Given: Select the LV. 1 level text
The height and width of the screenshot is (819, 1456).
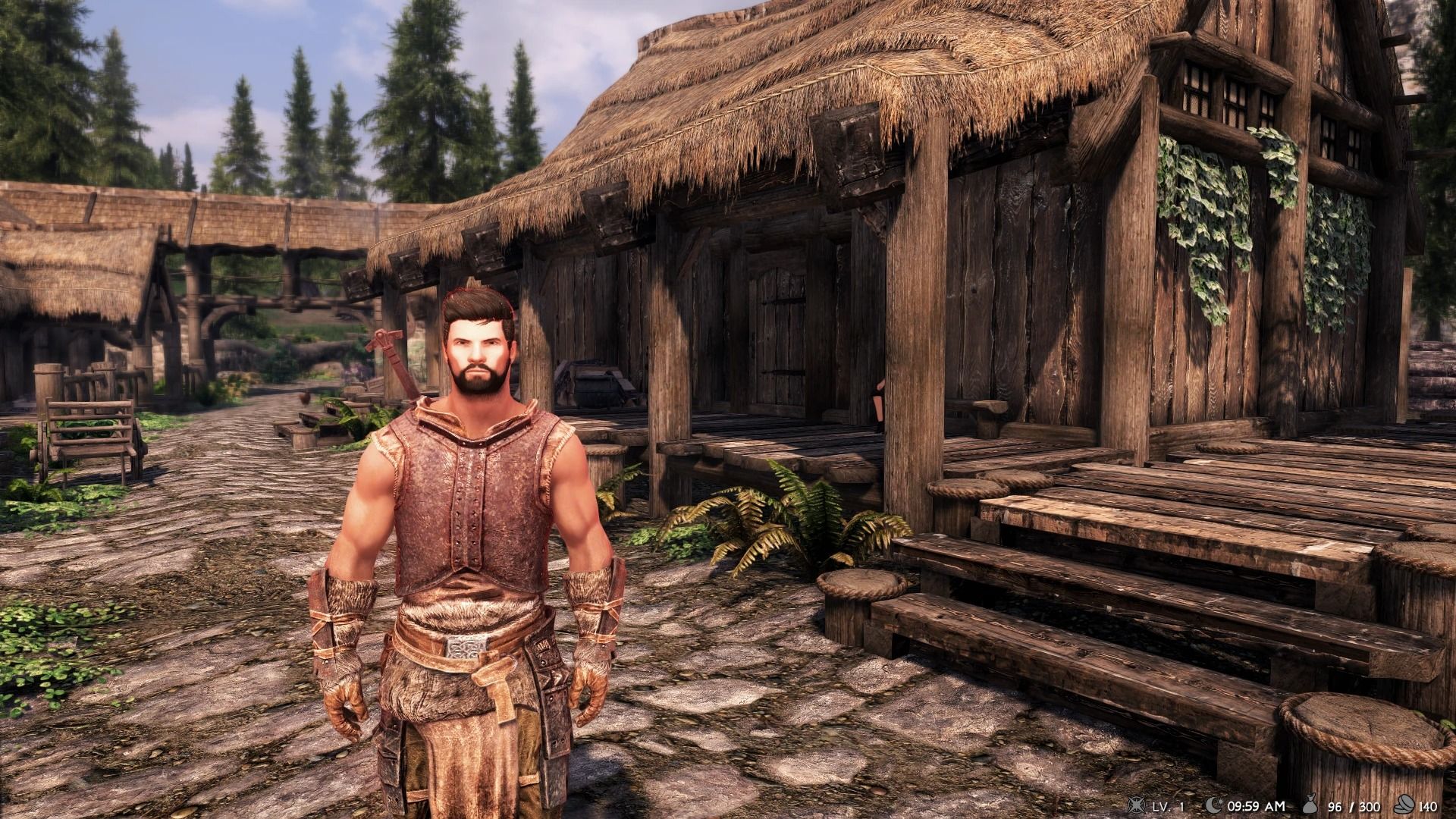Looking at the screenshot, I should click(1168, 805).
